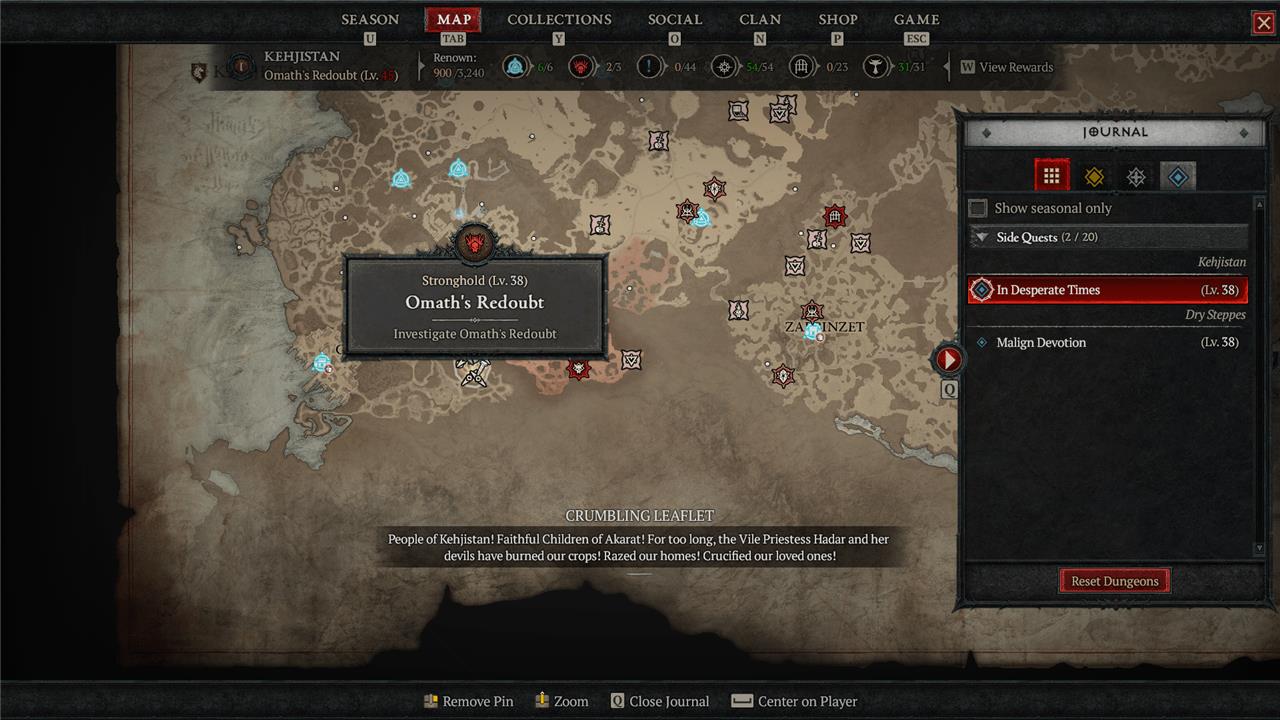Select the red grid journal filter
This screenshot has width=1280, height=720.
click(1051, 176)
